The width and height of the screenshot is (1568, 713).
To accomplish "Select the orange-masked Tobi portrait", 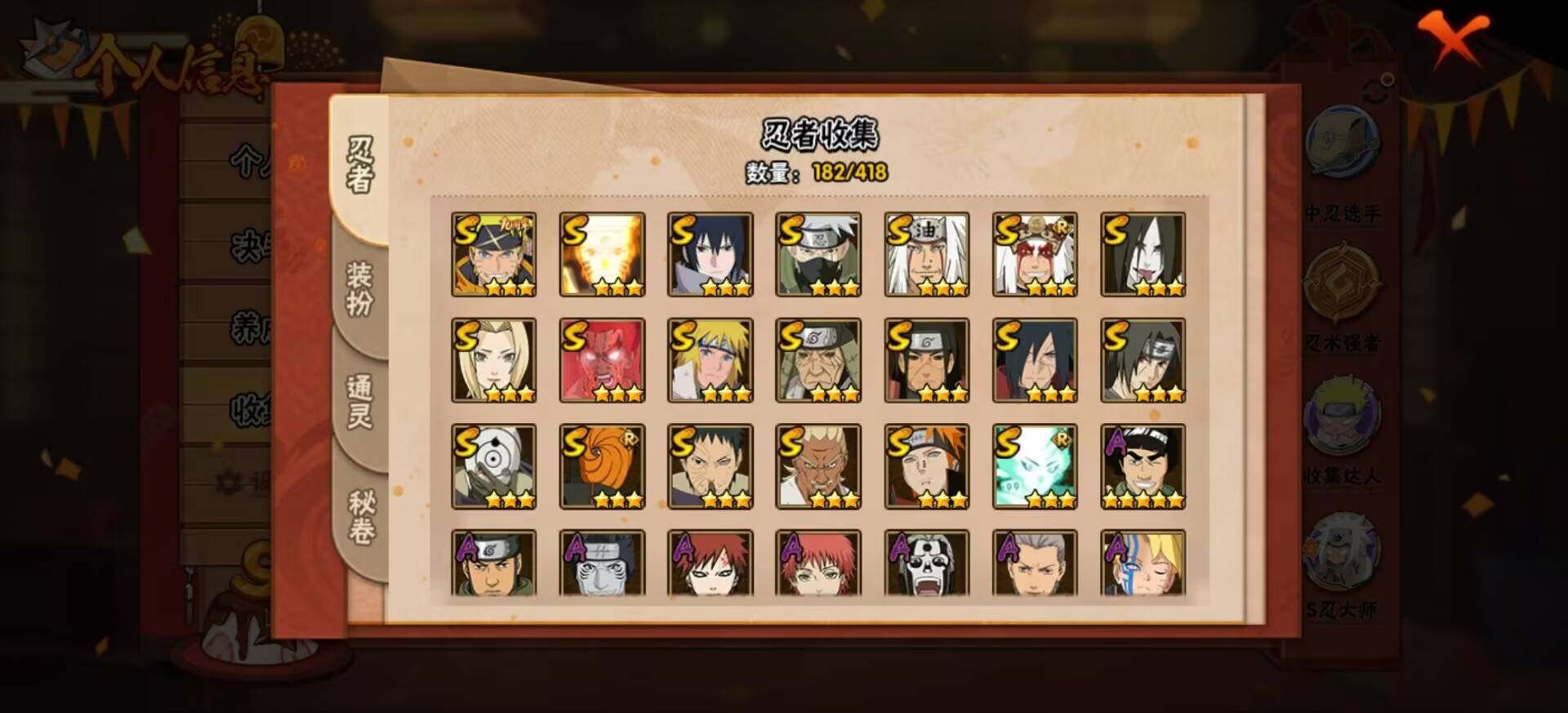I will point(602,467).
